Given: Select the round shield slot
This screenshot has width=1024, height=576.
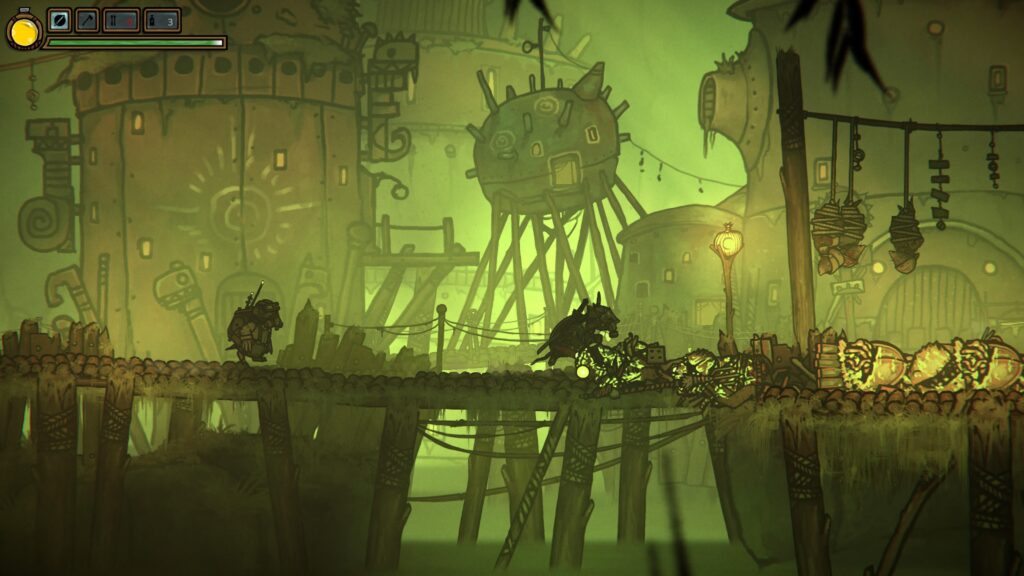Looking at the screenshot, I should pyautogui.click(x=59, y=20).
